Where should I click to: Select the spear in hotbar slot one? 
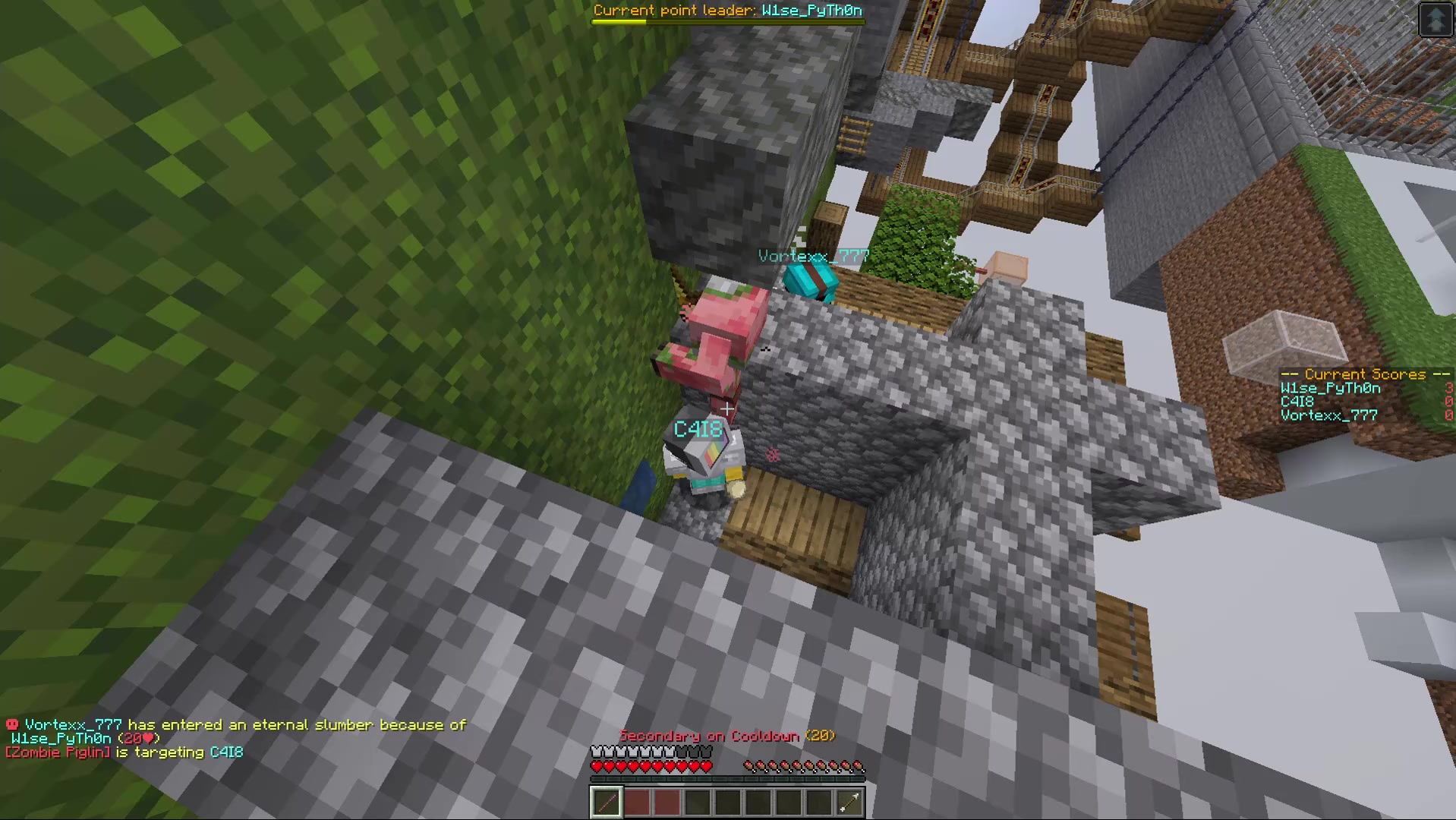coord(606,801)
